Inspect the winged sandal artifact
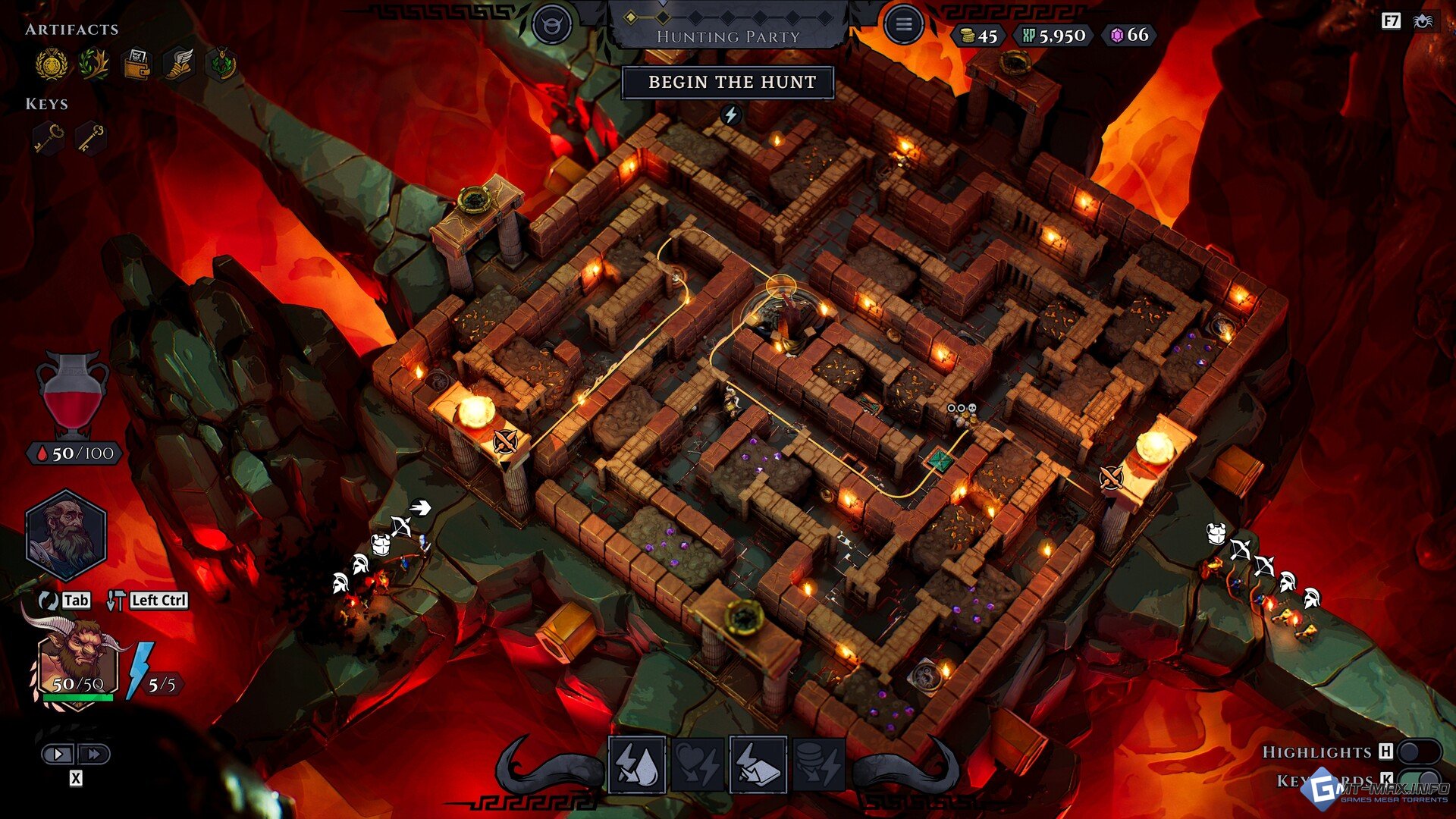The image size is (1456, 819). pos(179,64)
